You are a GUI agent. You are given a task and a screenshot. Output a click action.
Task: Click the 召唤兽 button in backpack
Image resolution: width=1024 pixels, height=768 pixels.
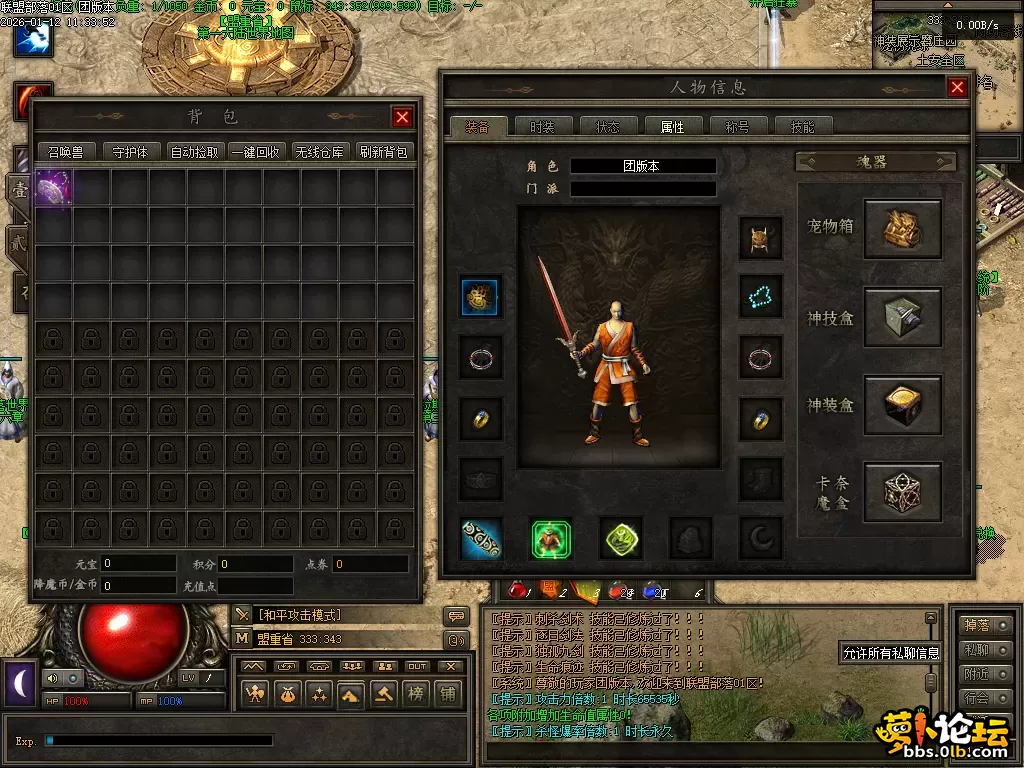pos(67,152)
